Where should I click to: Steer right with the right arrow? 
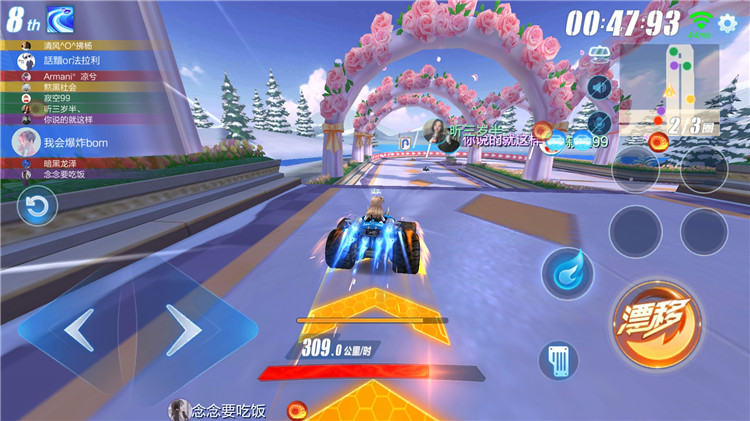coord(184,327)
